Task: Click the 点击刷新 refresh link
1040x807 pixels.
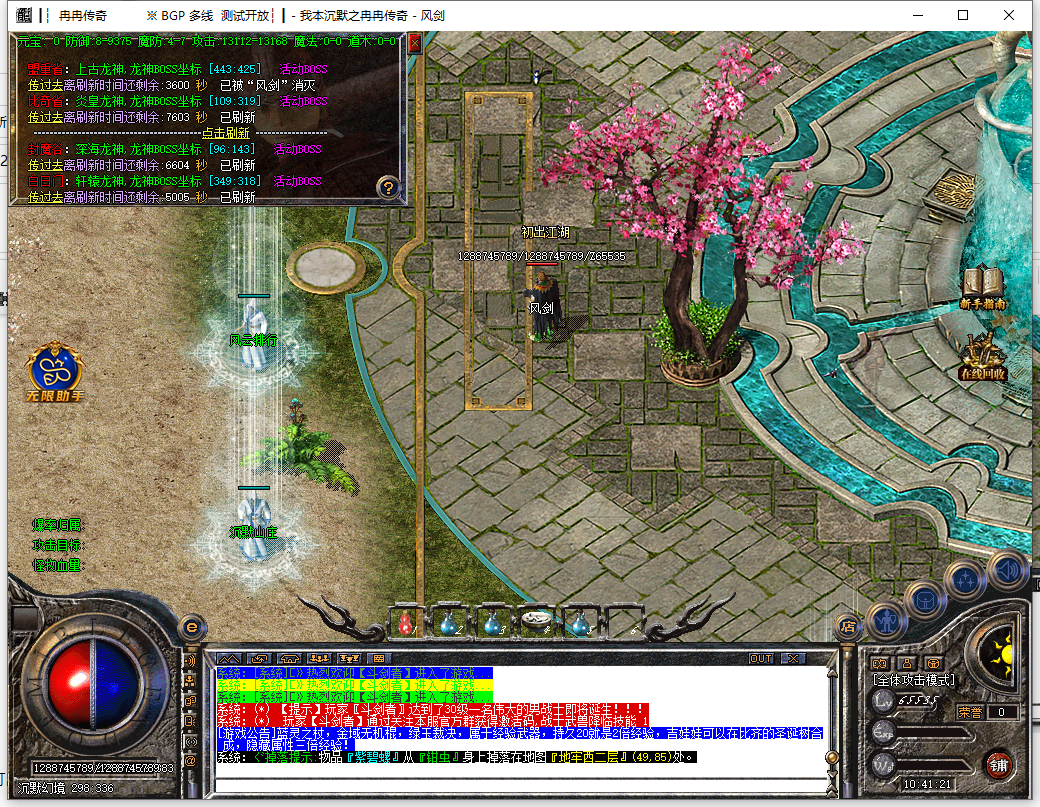Action: click(x=228, y=132)
